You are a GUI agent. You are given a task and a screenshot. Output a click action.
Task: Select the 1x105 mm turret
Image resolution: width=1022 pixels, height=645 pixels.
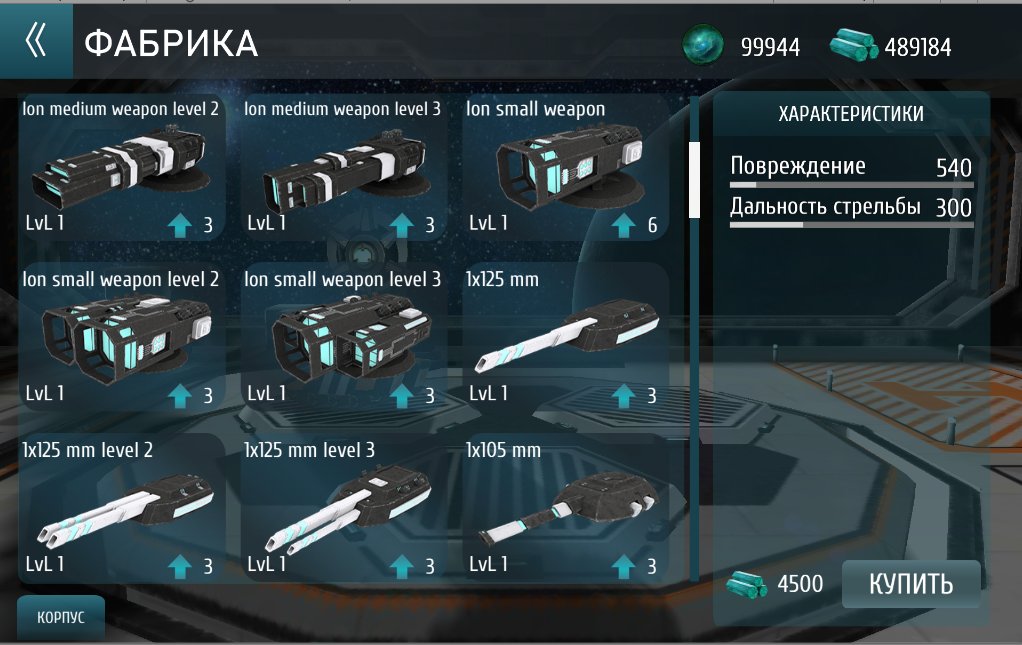click(x=565, y=508)
